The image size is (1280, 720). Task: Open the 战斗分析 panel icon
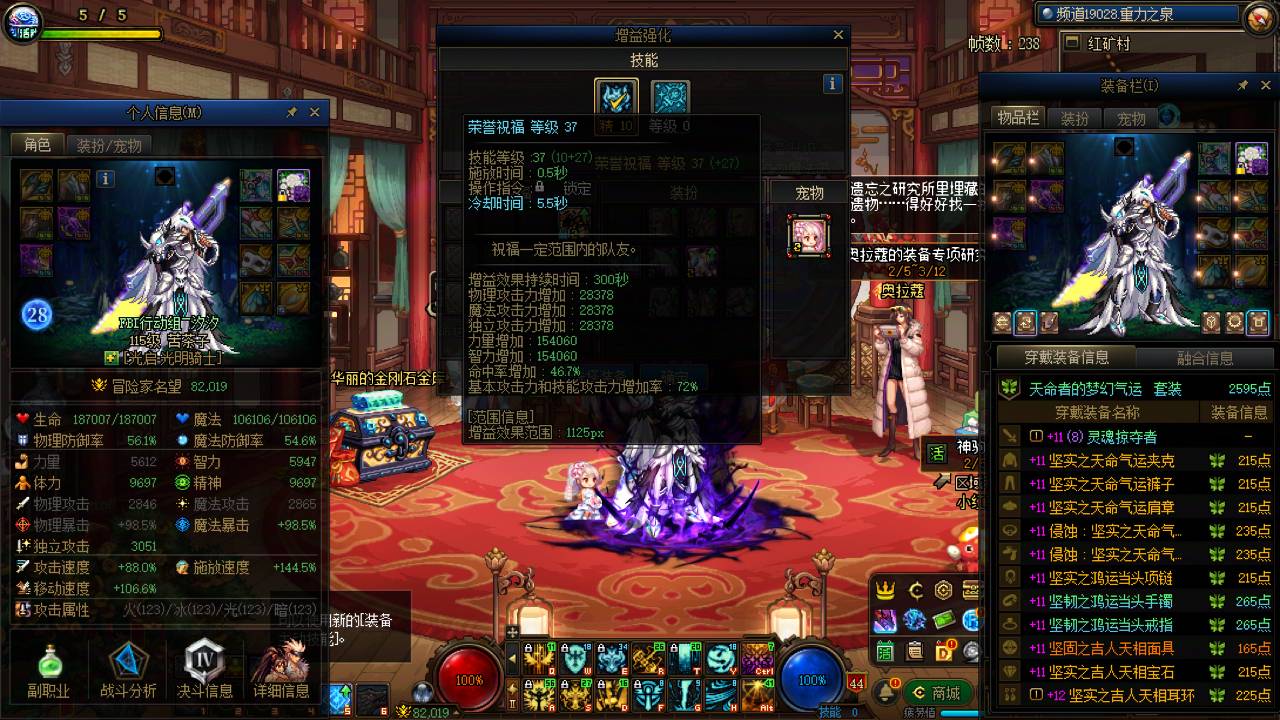[x=126, y=658]
